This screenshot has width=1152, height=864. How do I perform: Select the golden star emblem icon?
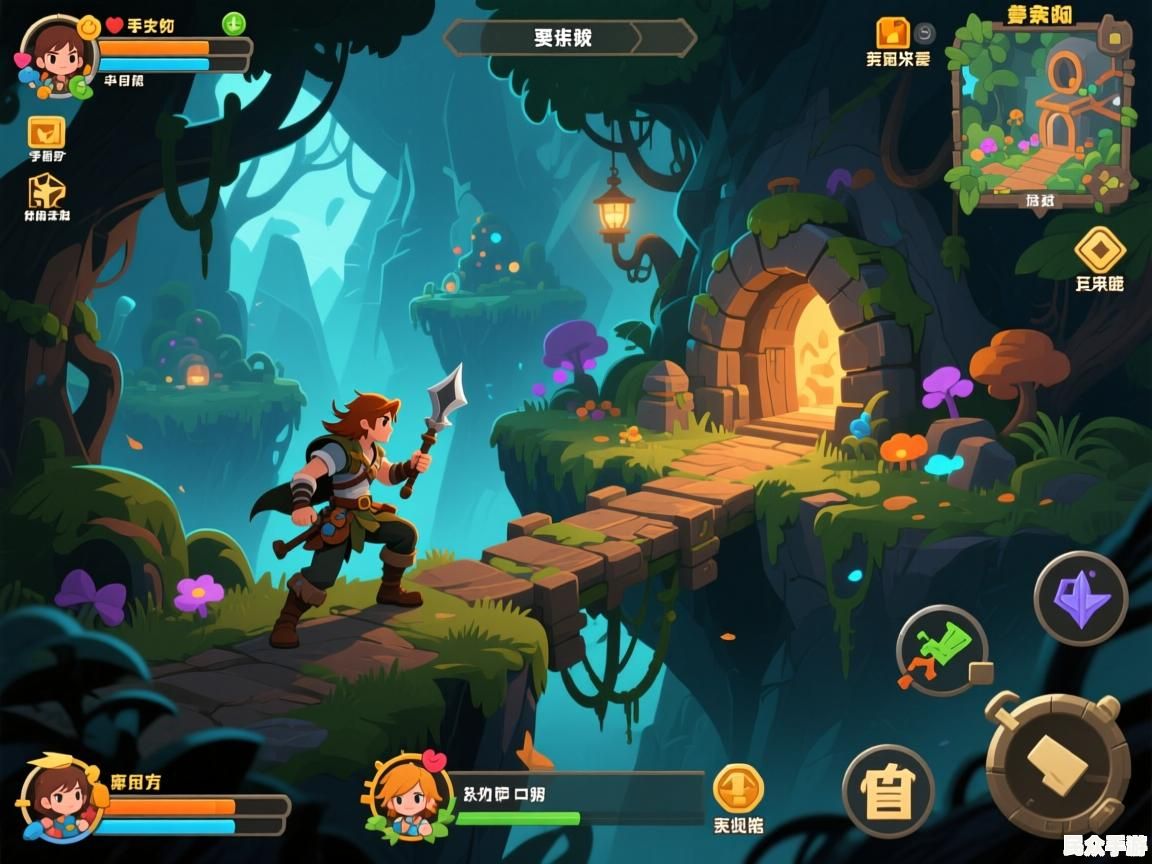pos(46,190)
